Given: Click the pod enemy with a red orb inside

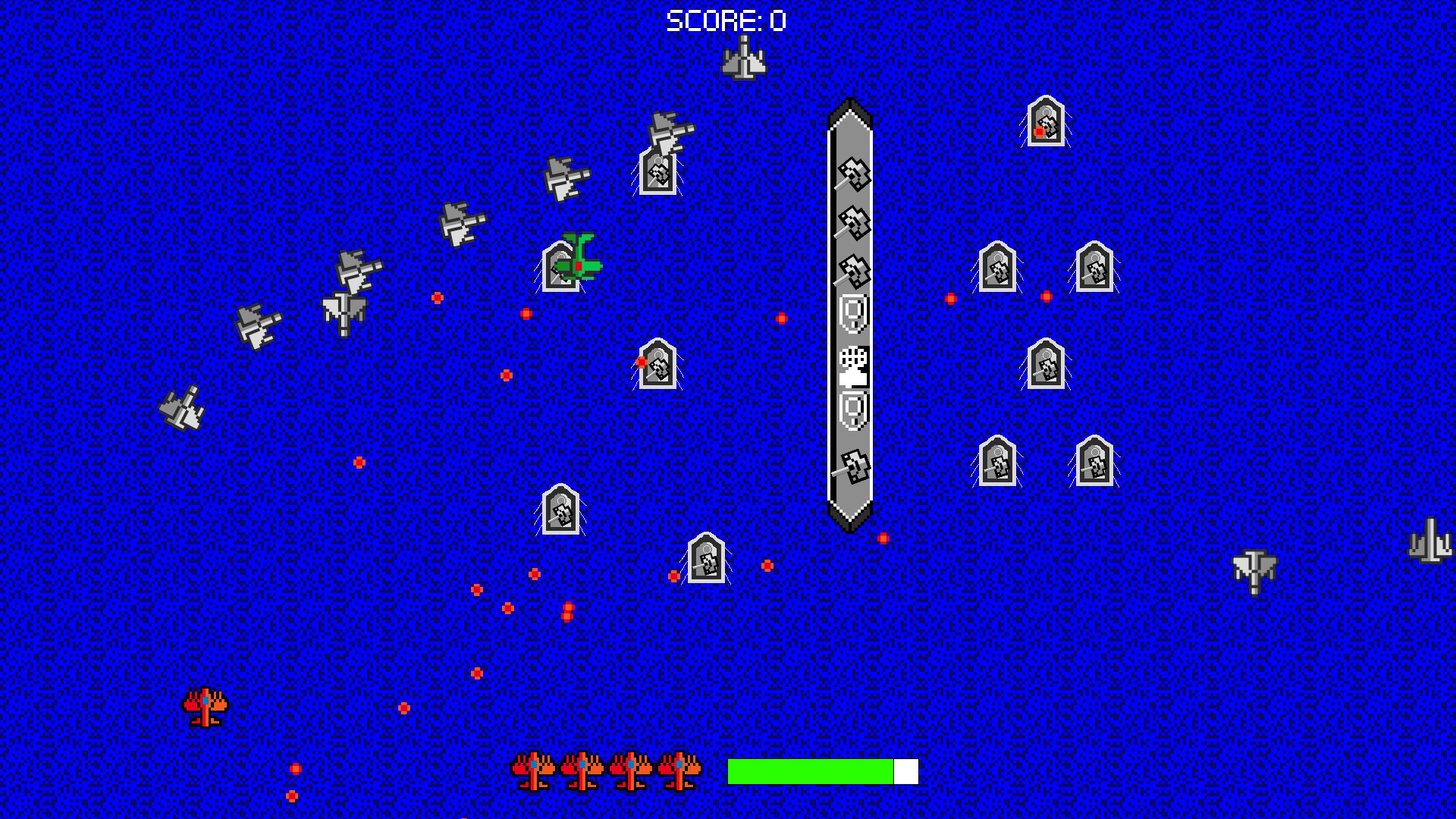Looking at the screenshot, I should pyautogui.click(x=1046, y=121).
